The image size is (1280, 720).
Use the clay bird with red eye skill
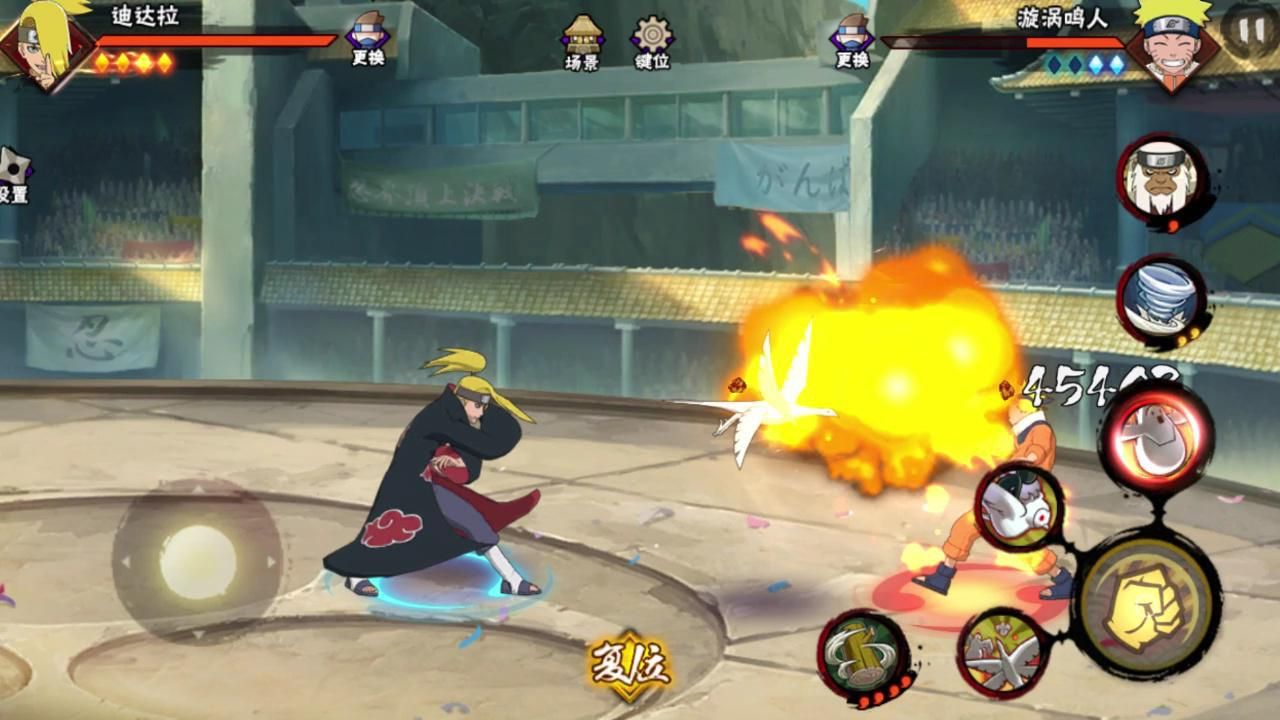(x=1018, y=508)
